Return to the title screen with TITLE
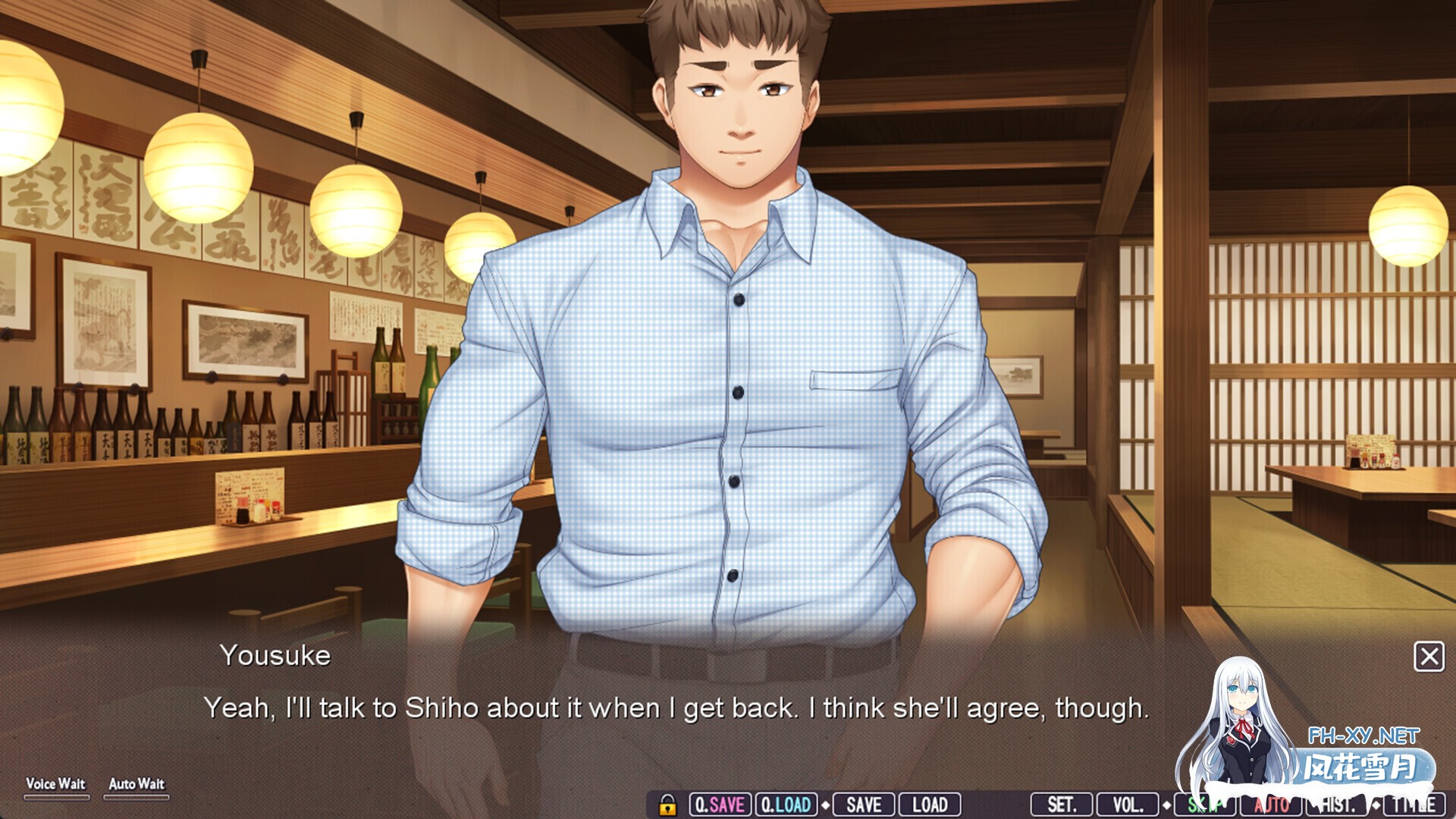1456x819 pixels. [1414, 805]
